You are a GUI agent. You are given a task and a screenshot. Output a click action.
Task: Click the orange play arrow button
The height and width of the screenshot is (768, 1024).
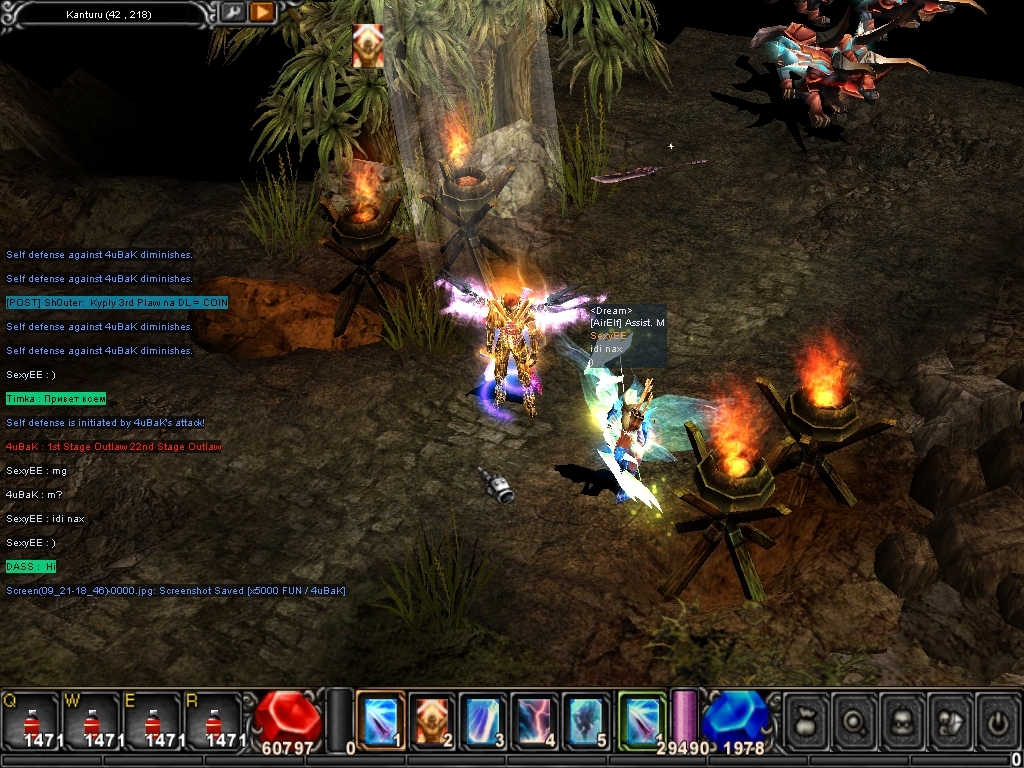click(x=262, y=13)
